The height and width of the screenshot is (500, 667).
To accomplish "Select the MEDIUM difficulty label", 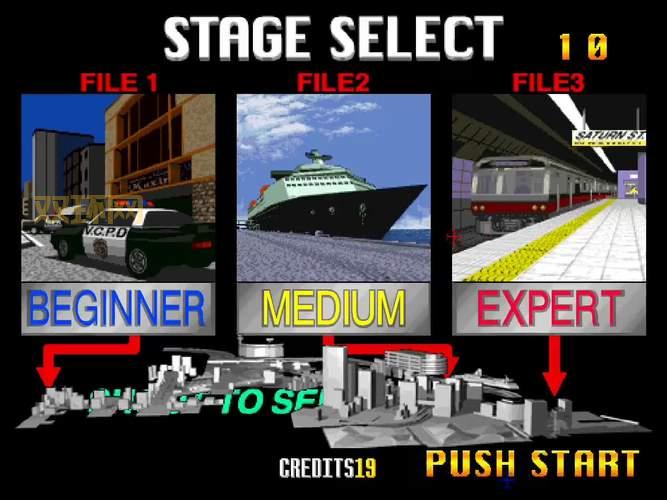I will point(333,309).
